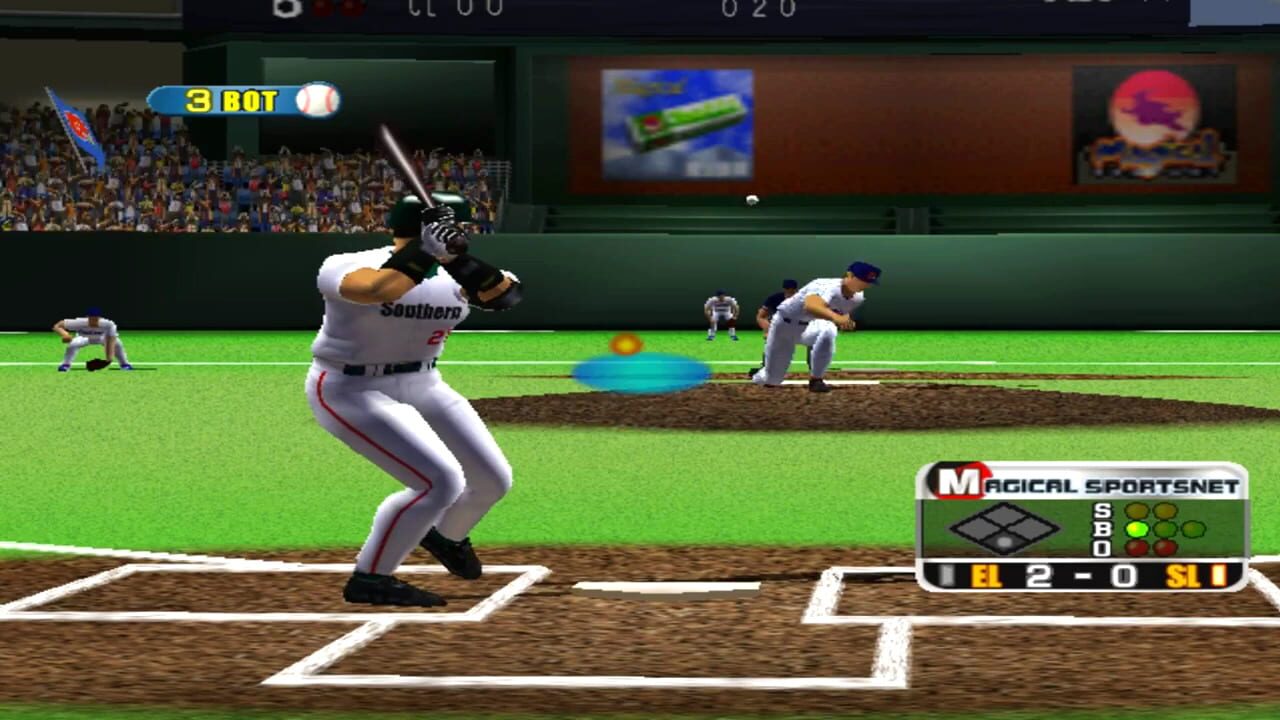Select the SL team label on the scoreboard
The height and width of the screenshot is (720, 1280).
click(1184, 575)
